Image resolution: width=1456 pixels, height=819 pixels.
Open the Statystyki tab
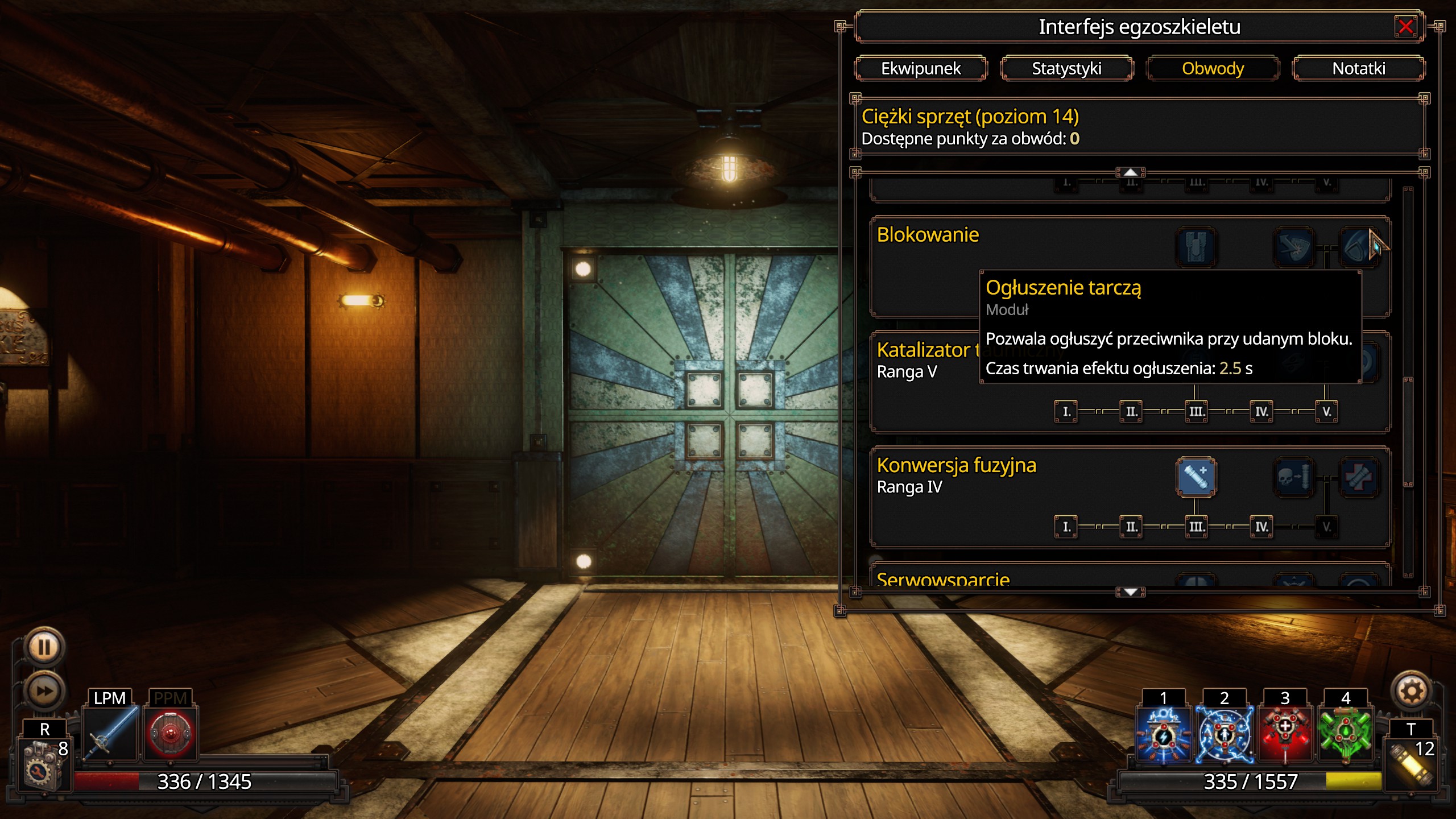1066,68
